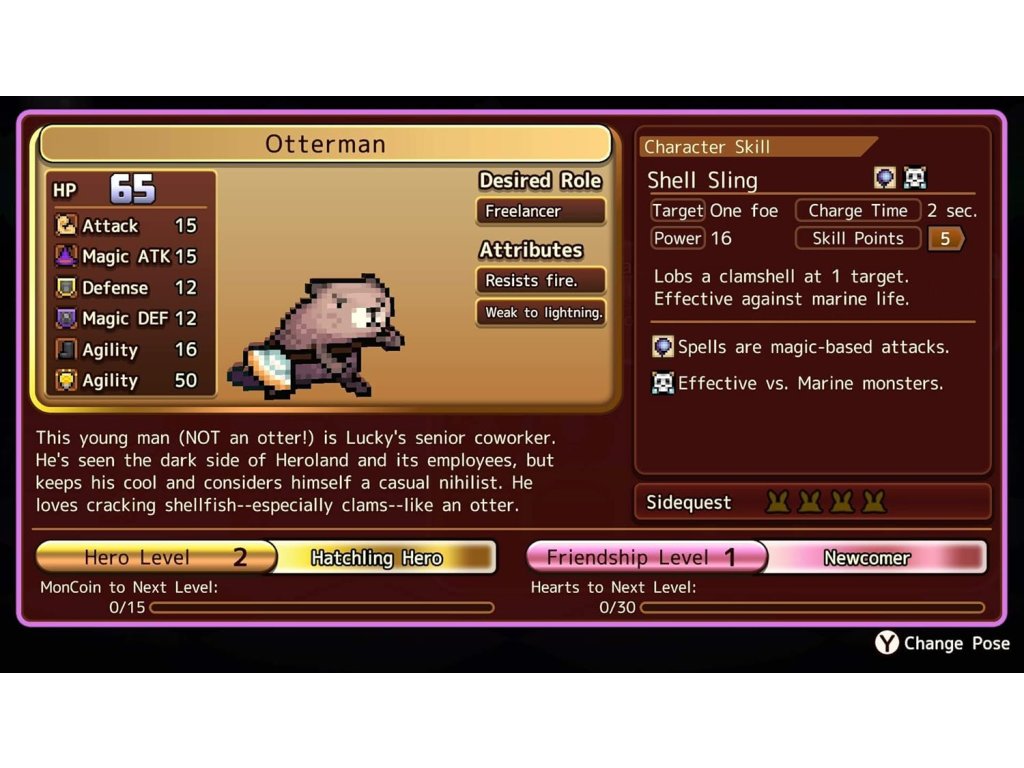Click the Resists fire attribute tag
1024x768 pixels.
pyautogui.click(x=540, y=281)
